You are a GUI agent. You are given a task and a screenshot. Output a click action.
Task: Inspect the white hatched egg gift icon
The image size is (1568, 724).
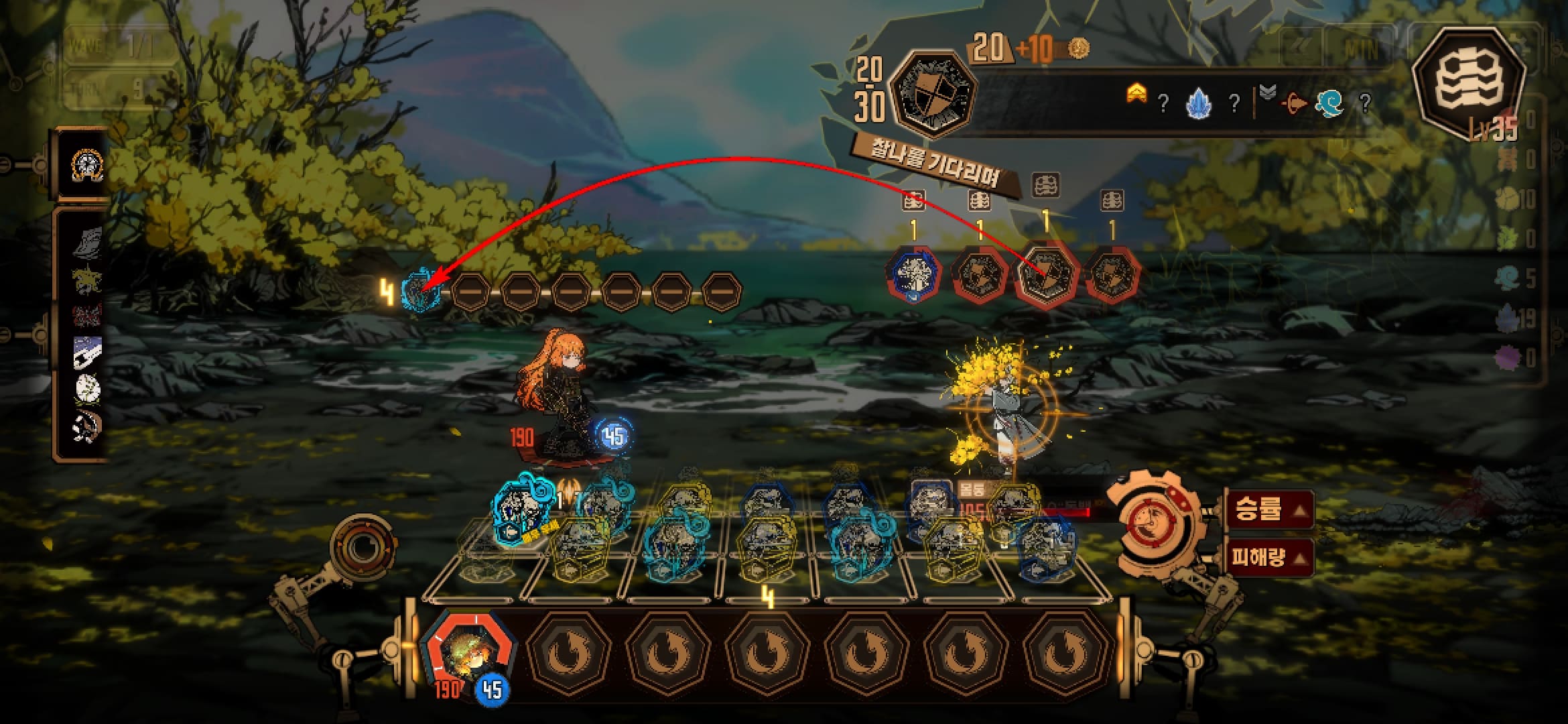(88, 389)
